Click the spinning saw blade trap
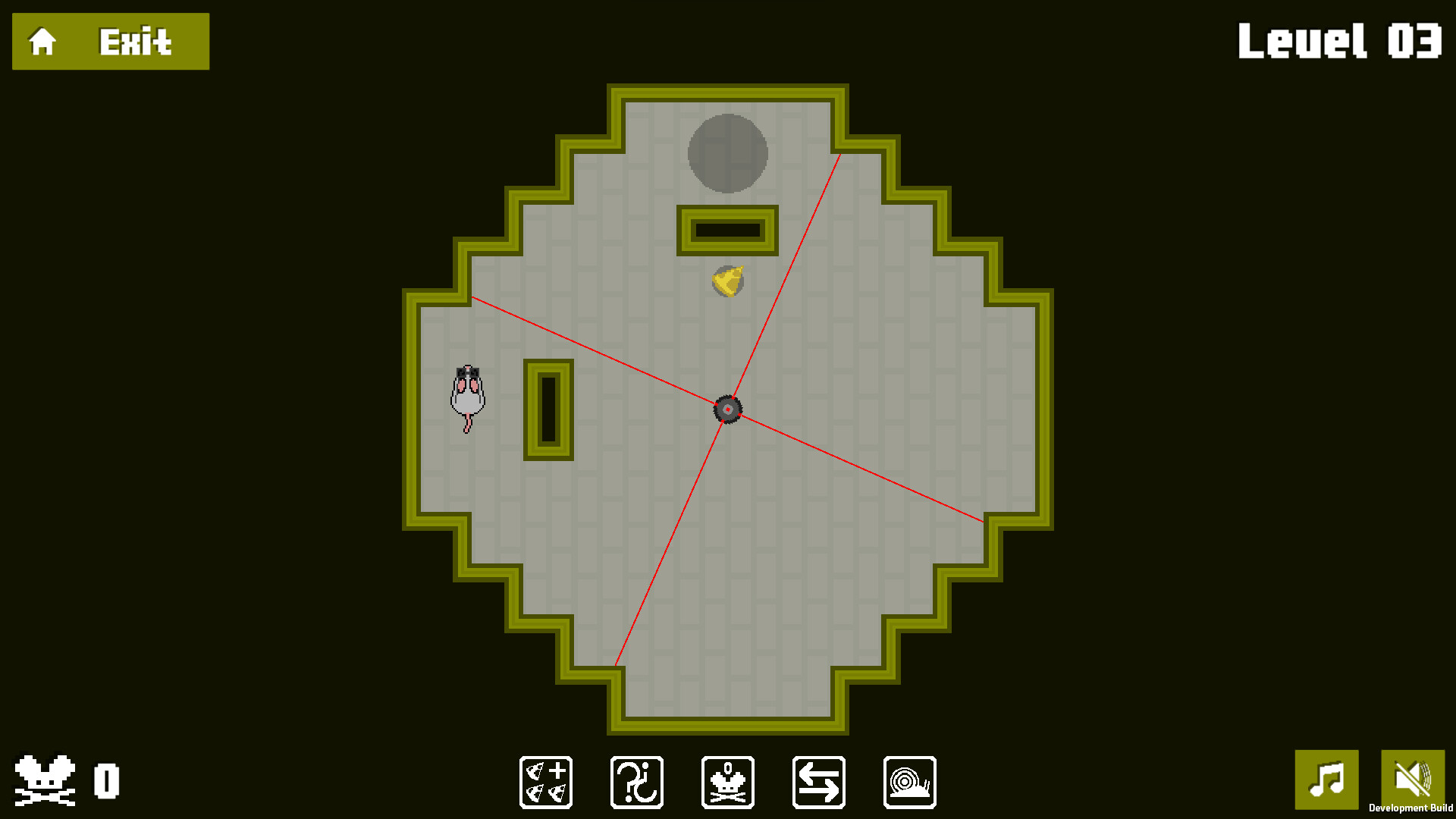 click(x=727, y=409)
